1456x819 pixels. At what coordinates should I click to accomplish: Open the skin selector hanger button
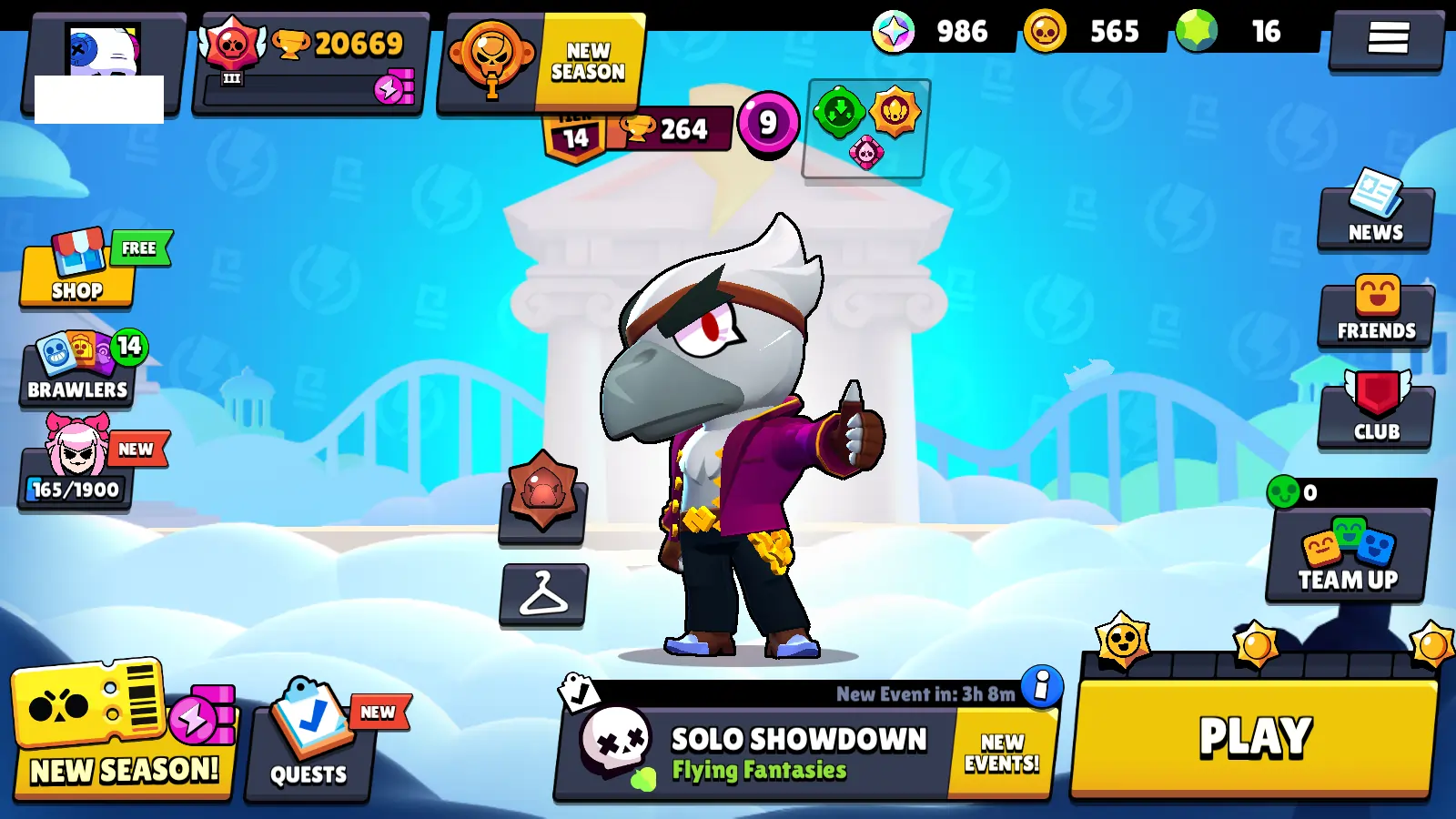point(543,595)
